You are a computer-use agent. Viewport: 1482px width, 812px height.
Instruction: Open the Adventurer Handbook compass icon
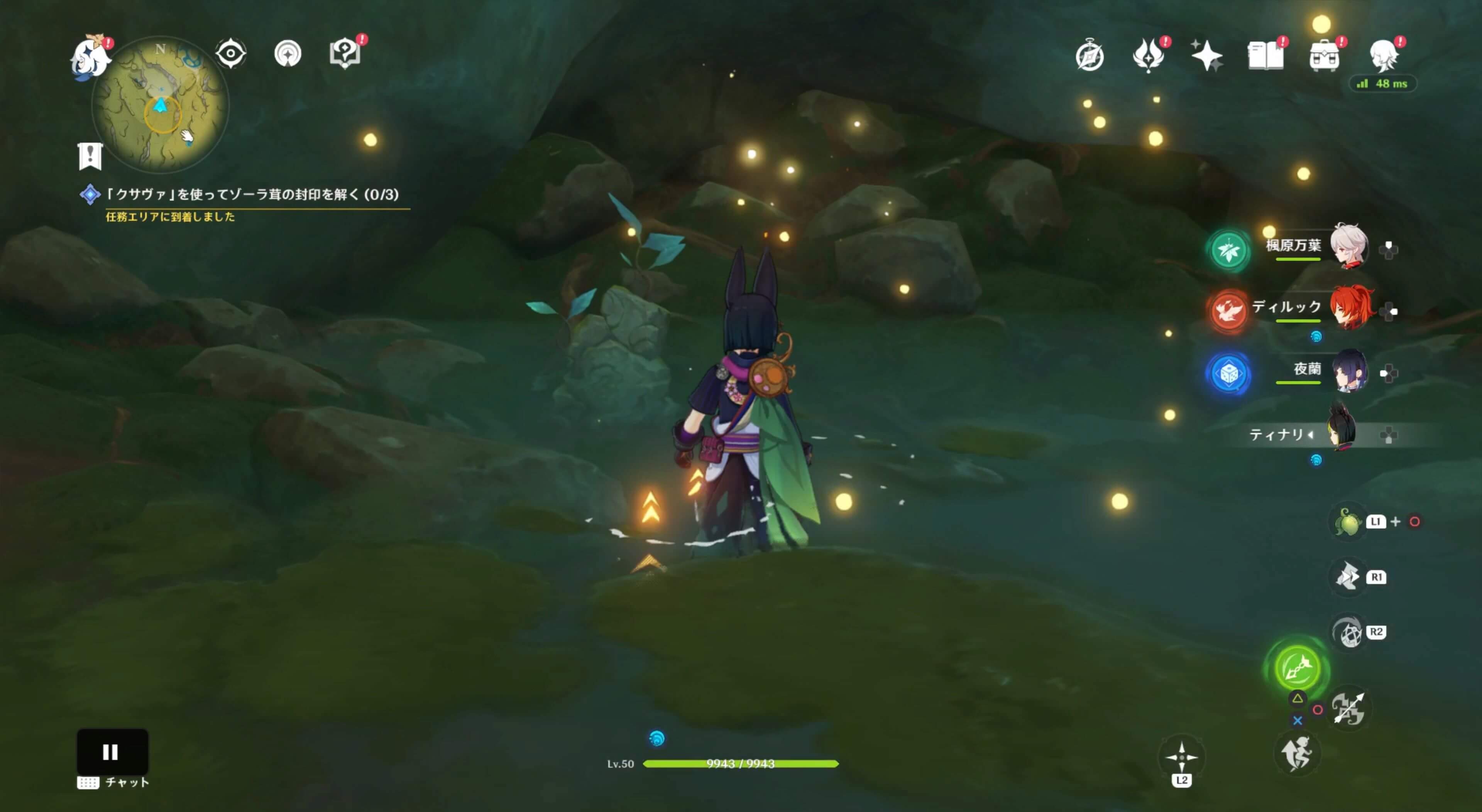click(1089, 56)
